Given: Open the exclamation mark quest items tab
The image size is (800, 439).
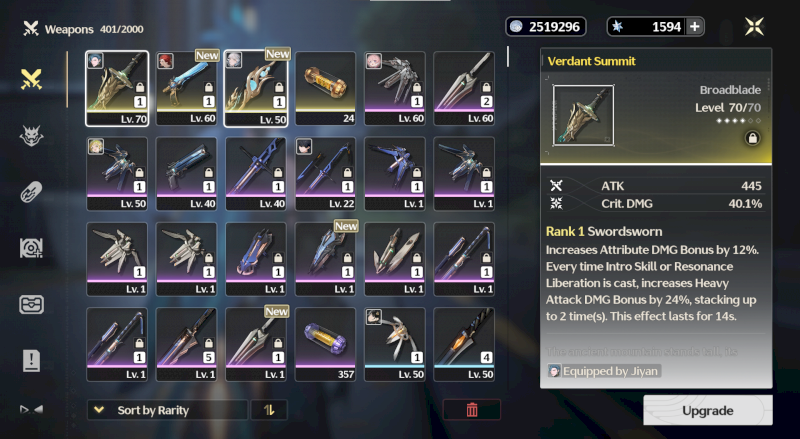Looking at the screenshot, I should (x=31, y=360).
